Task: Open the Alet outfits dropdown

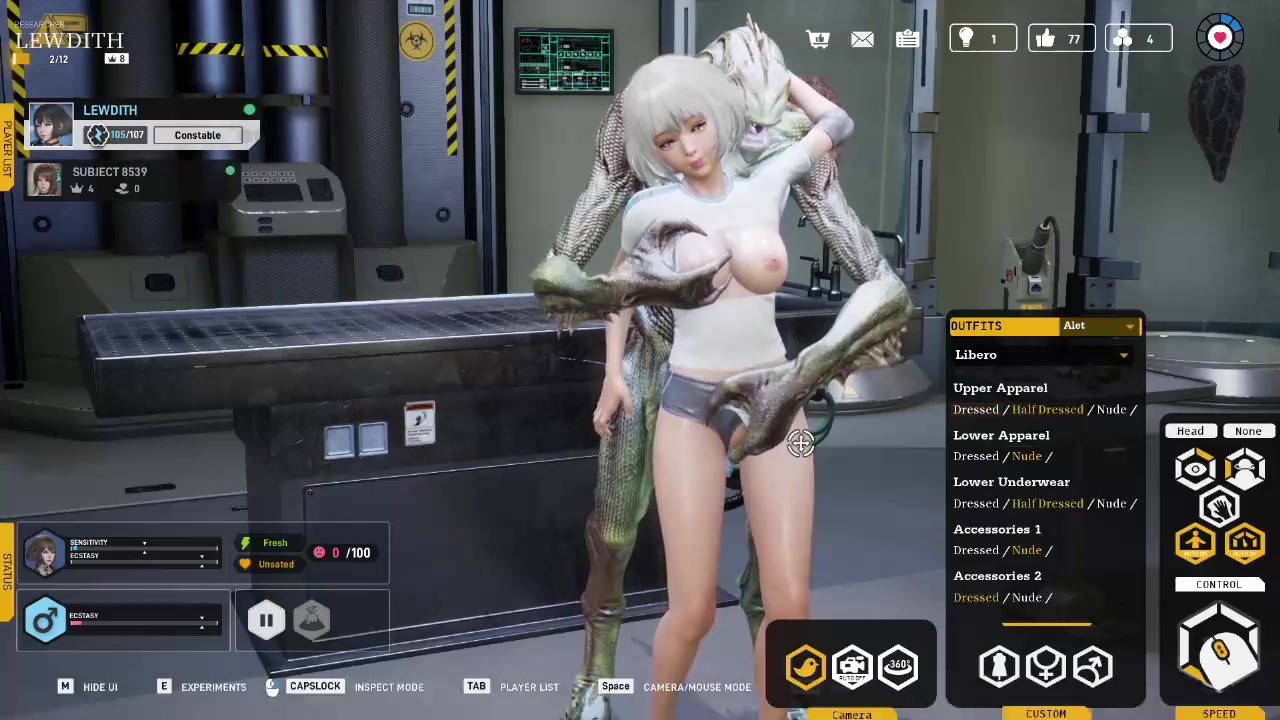Action: [x=1100, y=326]
